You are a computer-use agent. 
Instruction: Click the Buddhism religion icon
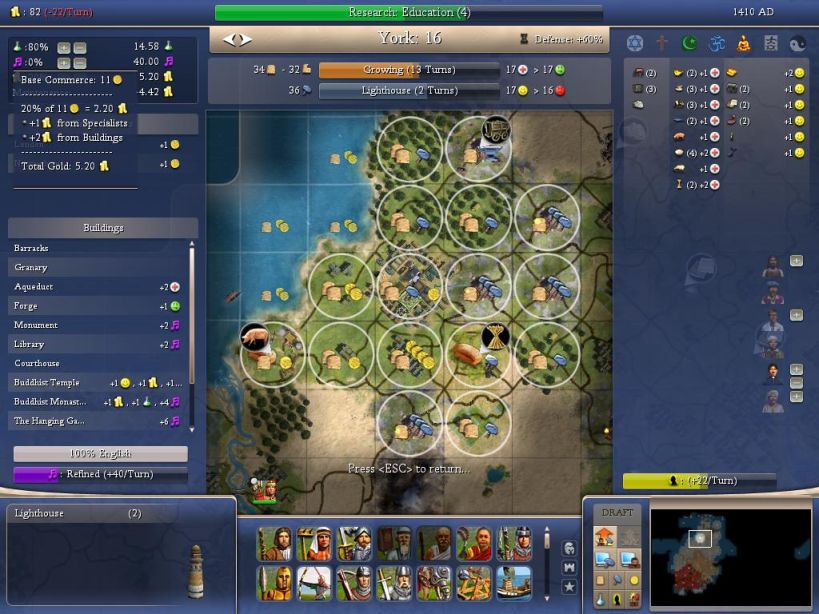point(743,43)
